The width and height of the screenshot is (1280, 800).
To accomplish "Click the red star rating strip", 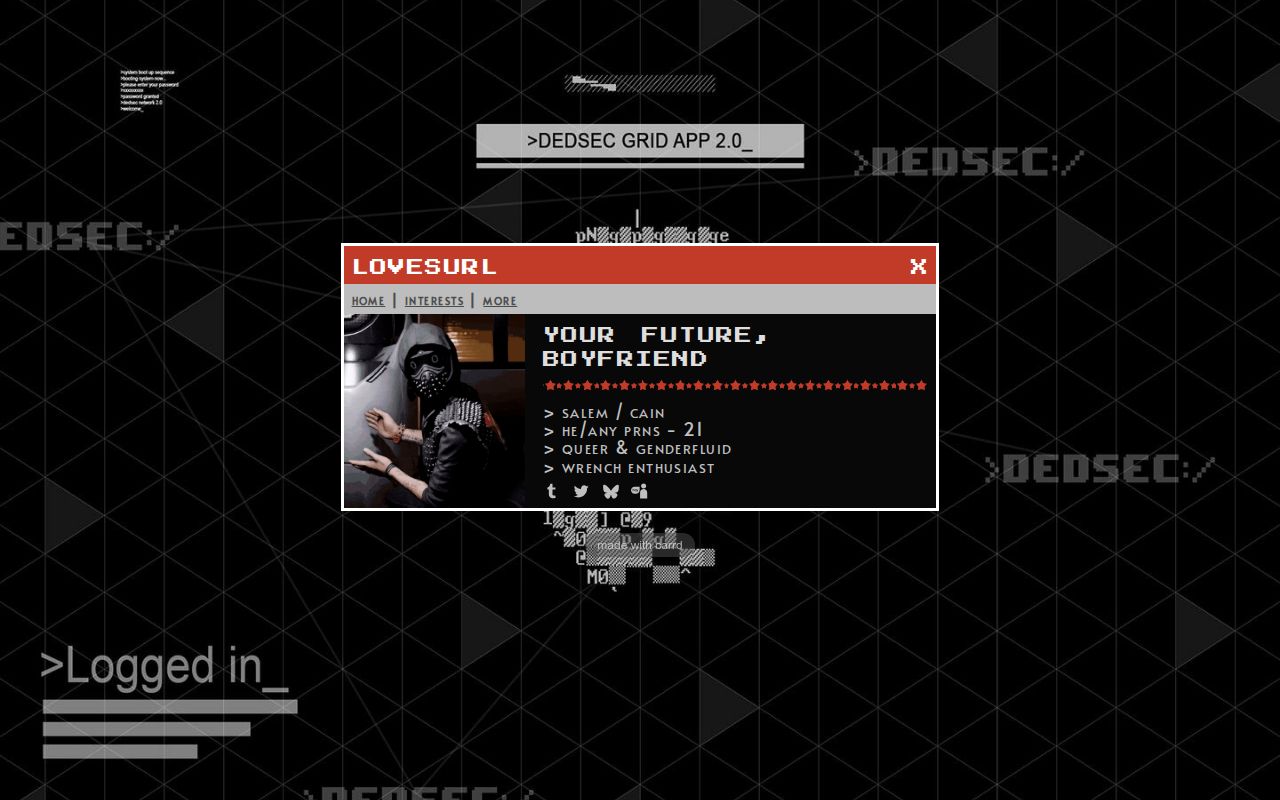I will [x=735, y=384].
